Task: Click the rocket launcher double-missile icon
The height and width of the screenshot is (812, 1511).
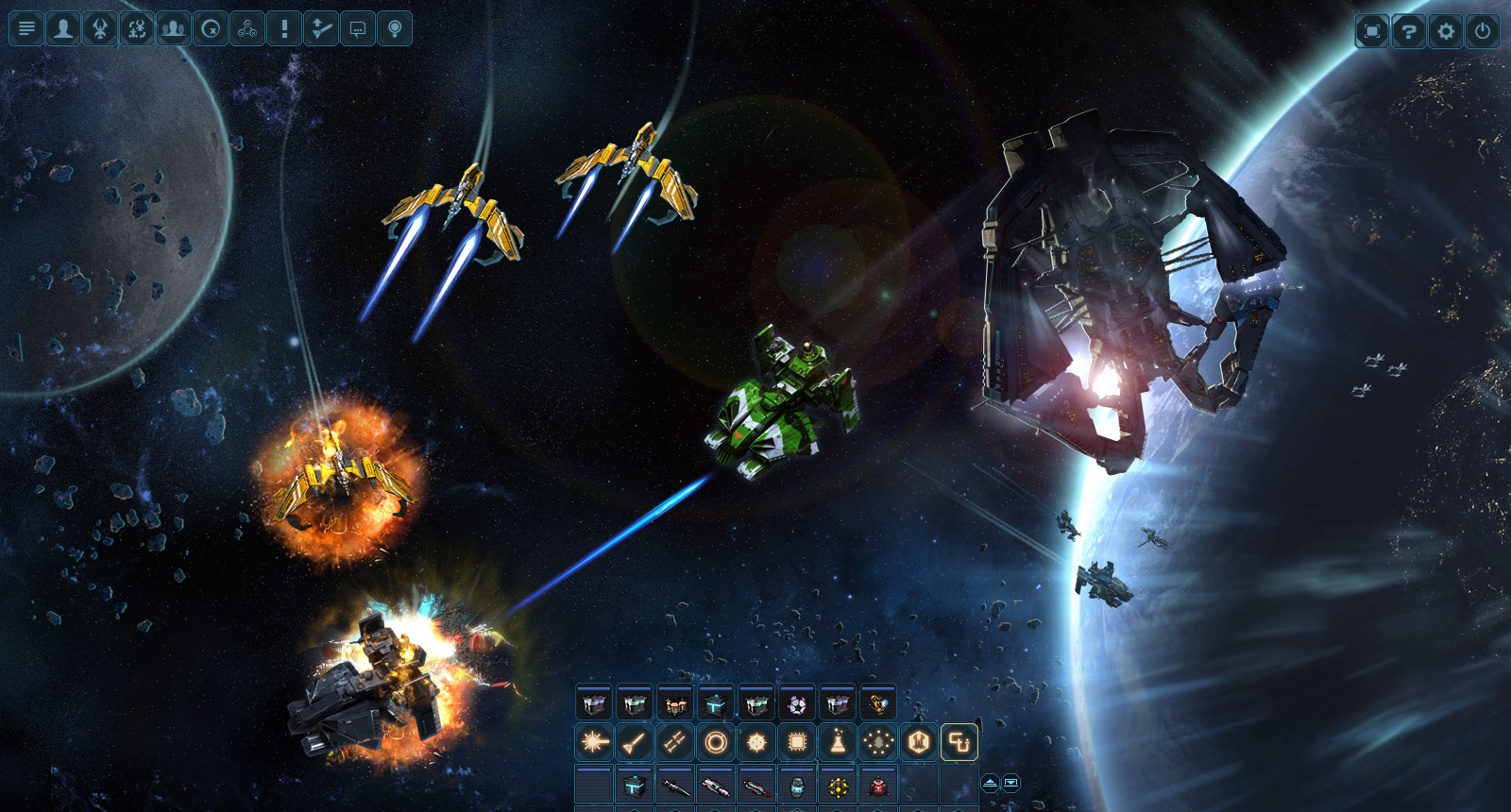Action: [673, 742]
